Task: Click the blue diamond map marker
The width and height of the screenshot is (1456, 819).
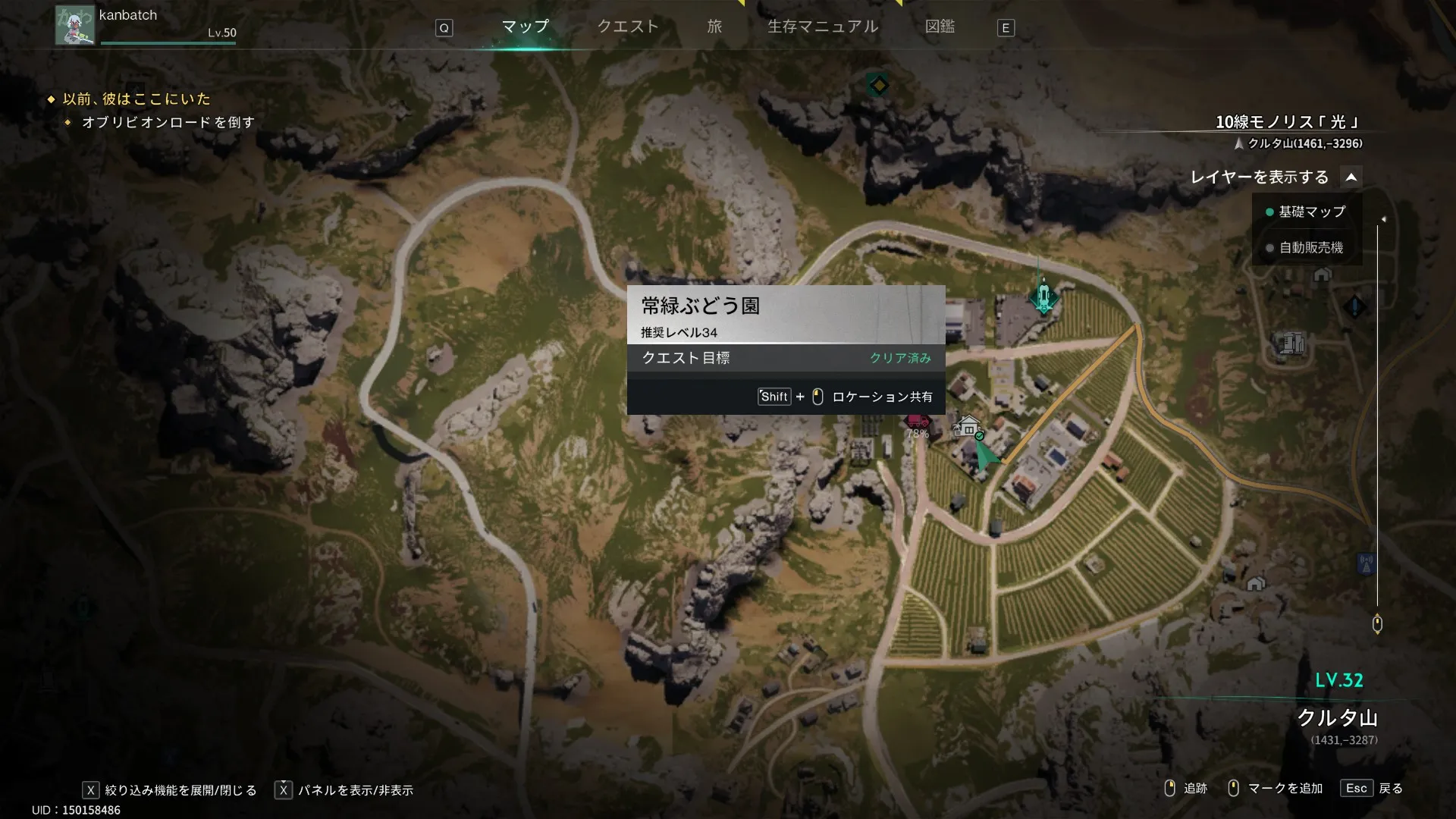Action: point(1354,307)
